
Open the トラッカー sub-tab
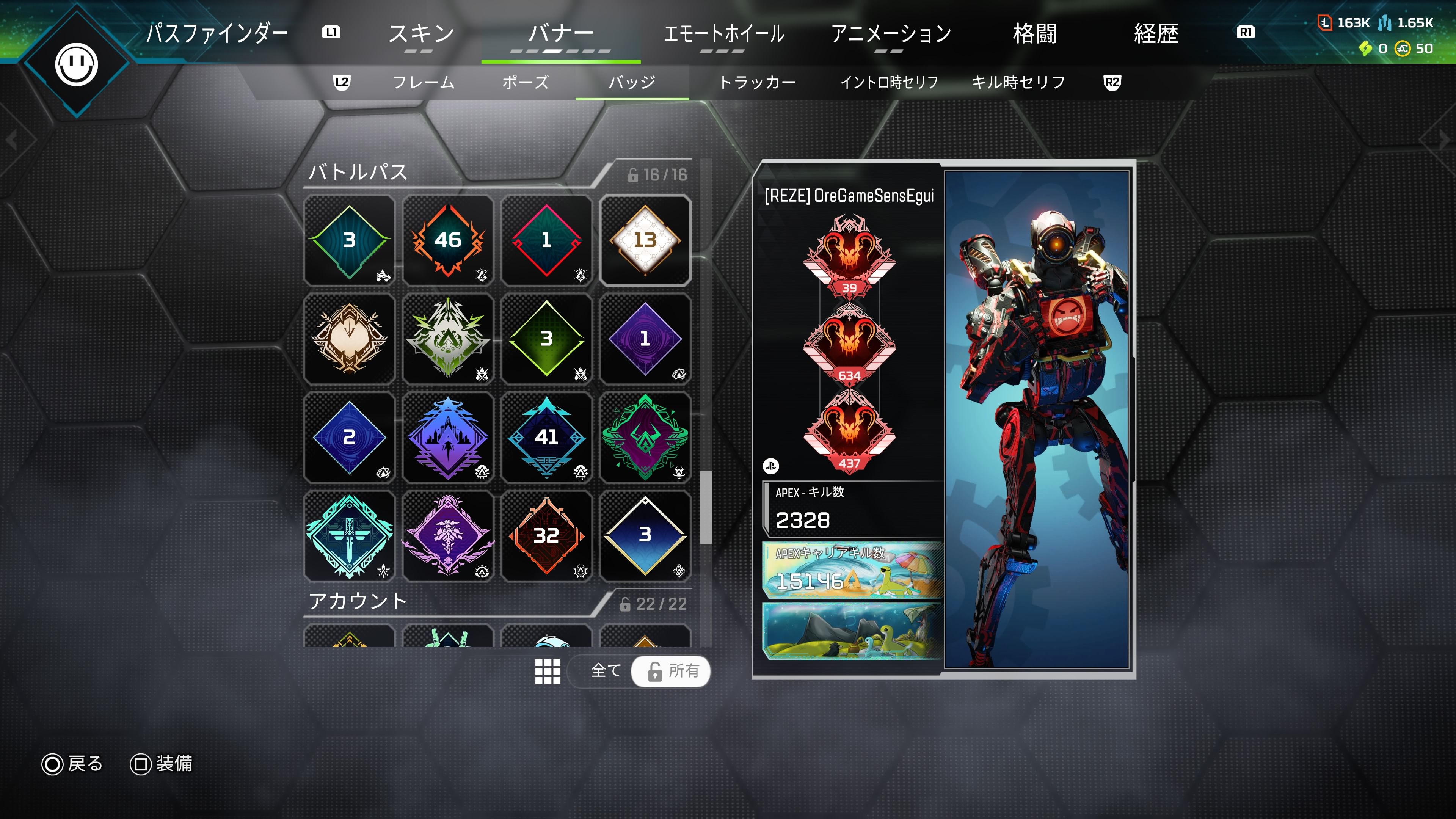(x=758, y=83)
